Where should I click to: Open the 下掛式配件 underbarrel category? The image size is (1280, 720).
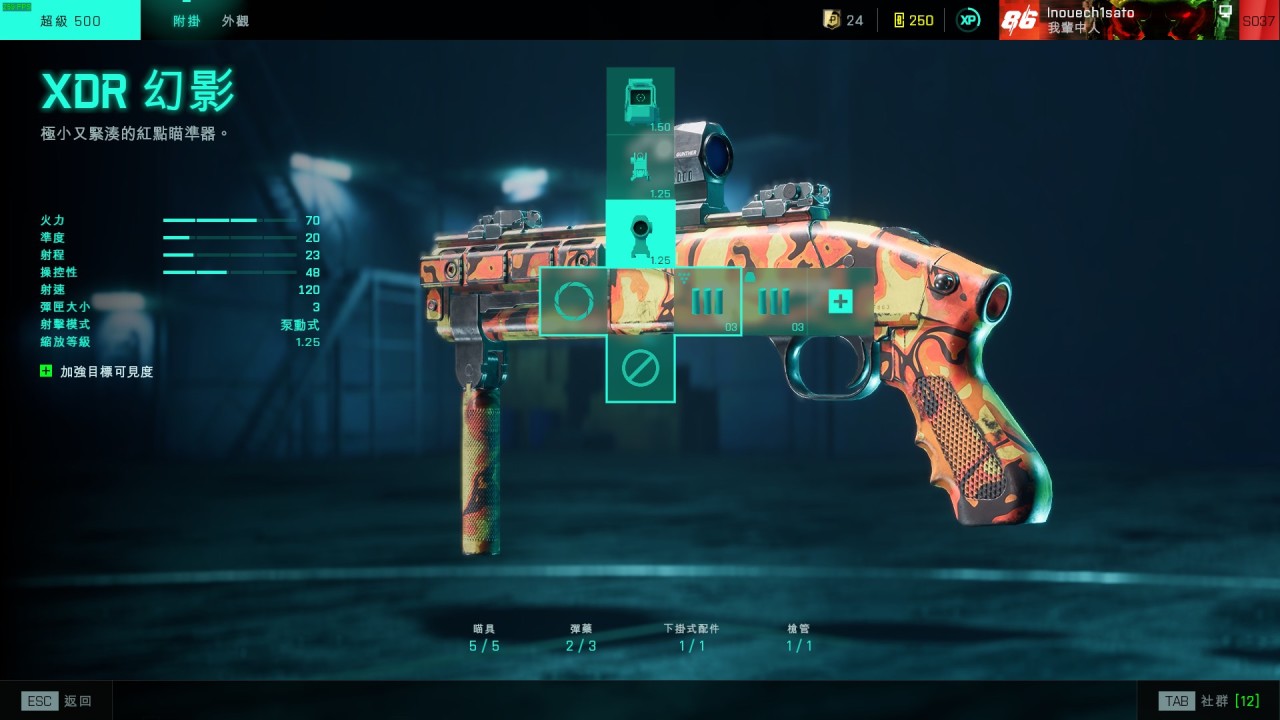(x=691, y=638)
